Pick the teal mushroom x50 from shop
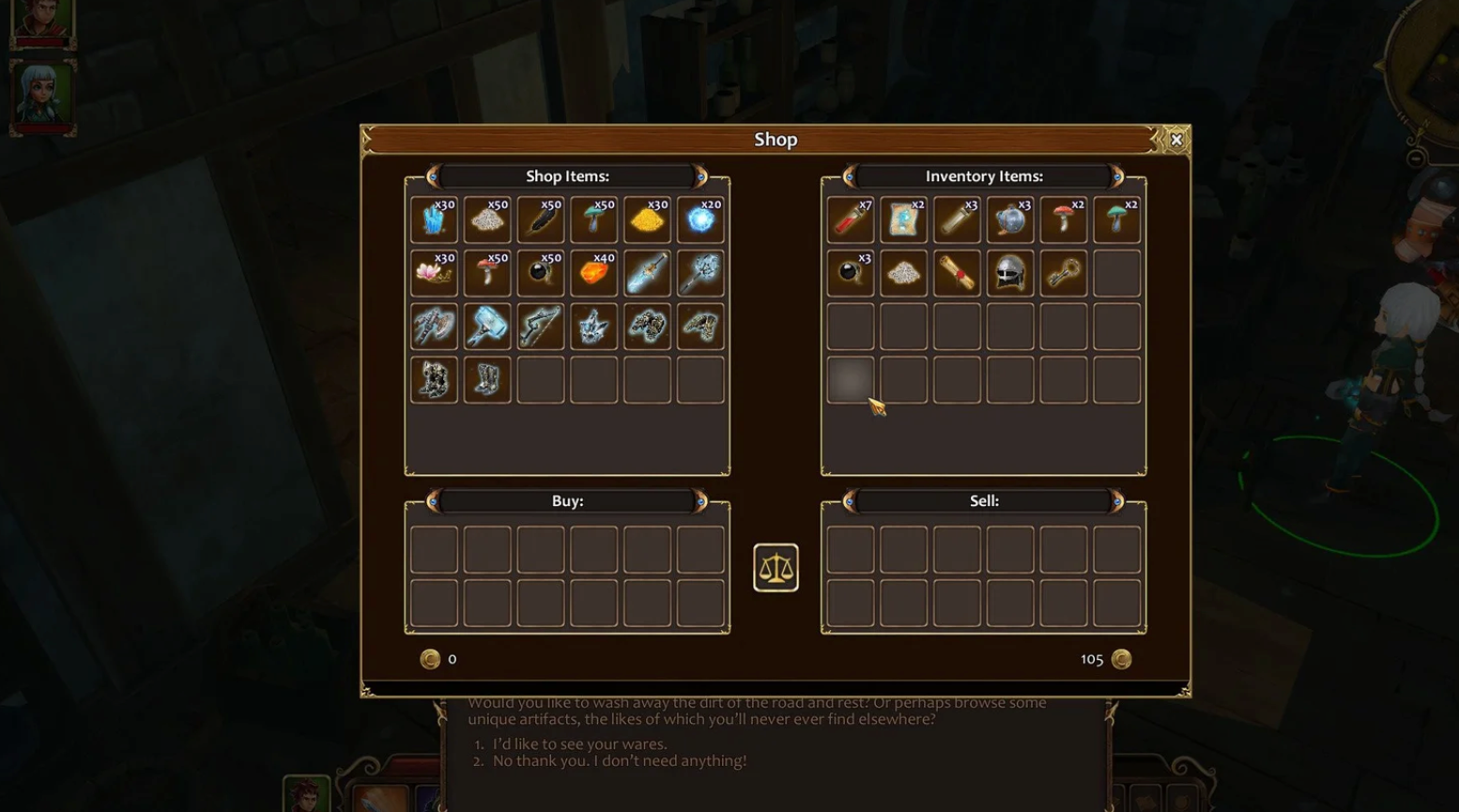This screenshot has width=1459, height=812. [x=593, y=219]
